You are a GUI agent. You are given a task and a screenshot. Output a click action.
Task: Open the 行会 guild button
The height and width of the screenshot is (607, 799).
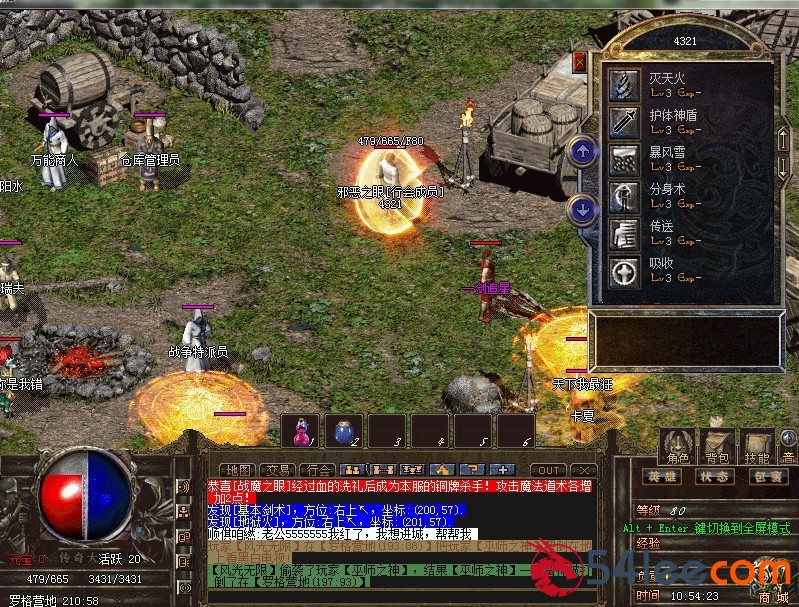point(316,469)
